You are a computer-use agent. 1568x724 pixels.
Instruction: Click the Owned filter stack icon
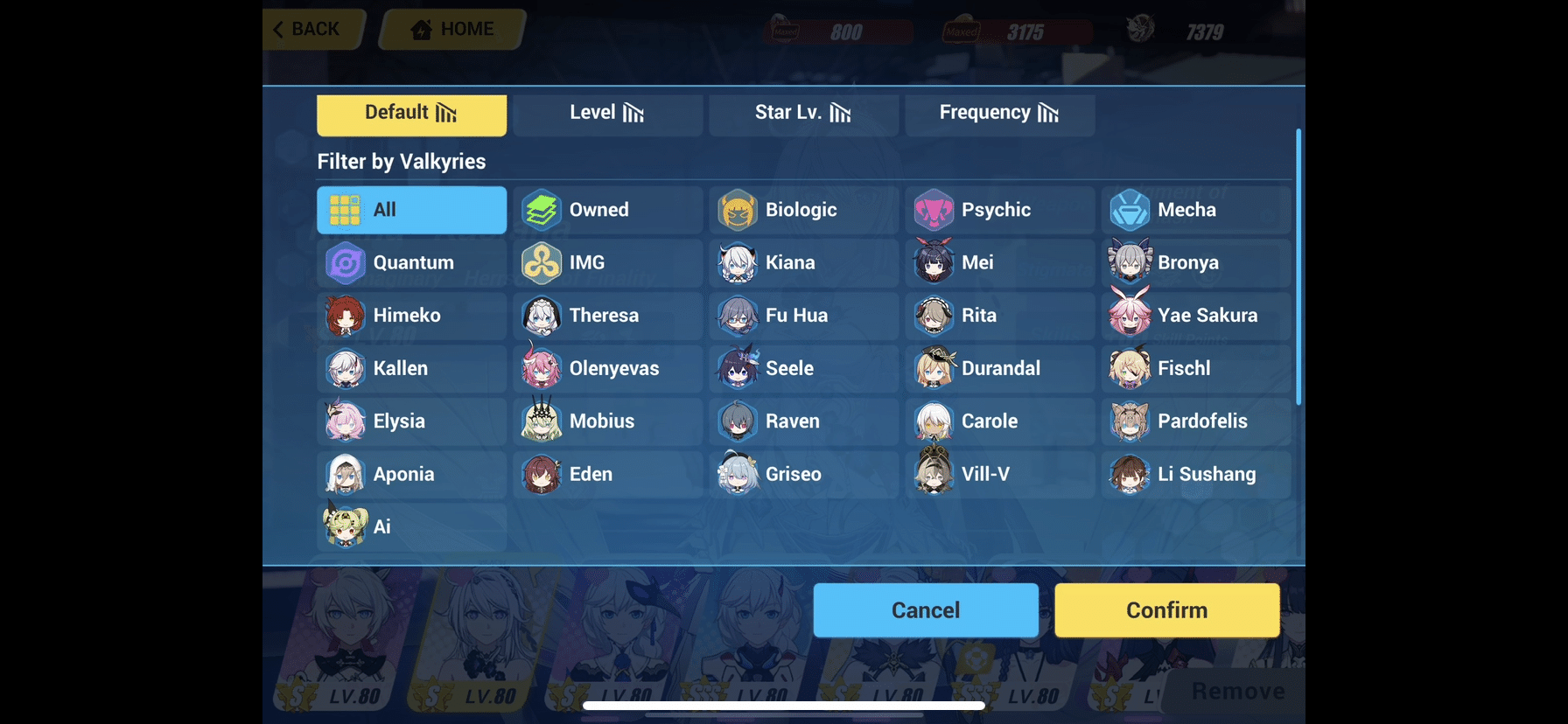point(543,210)
